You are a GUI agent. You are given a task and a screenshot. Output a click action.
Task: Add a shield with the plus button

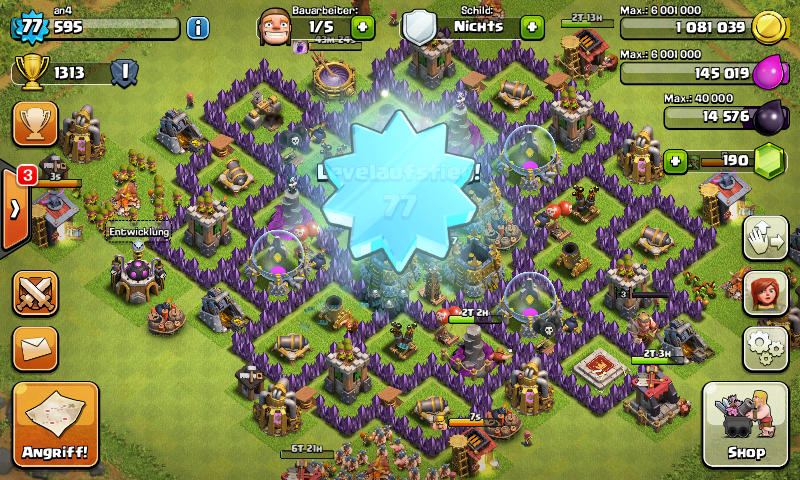[532, 27]
